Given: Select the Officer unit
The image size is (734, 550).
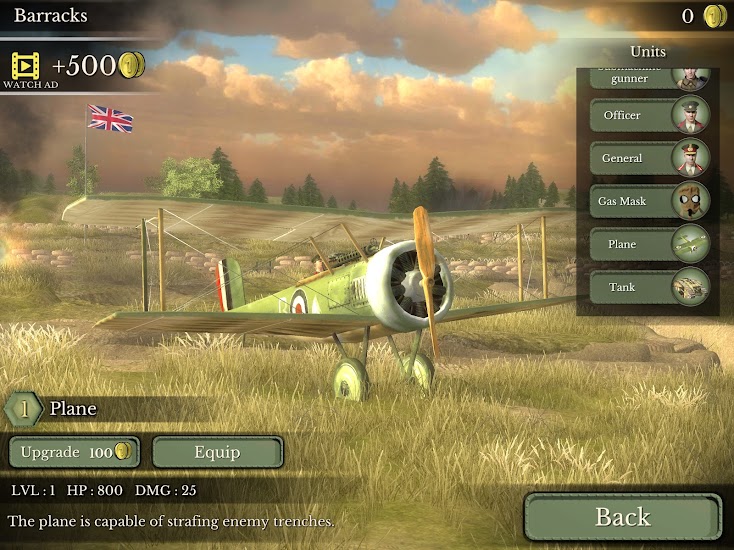Looking at the screenshot, I should 649,115.
